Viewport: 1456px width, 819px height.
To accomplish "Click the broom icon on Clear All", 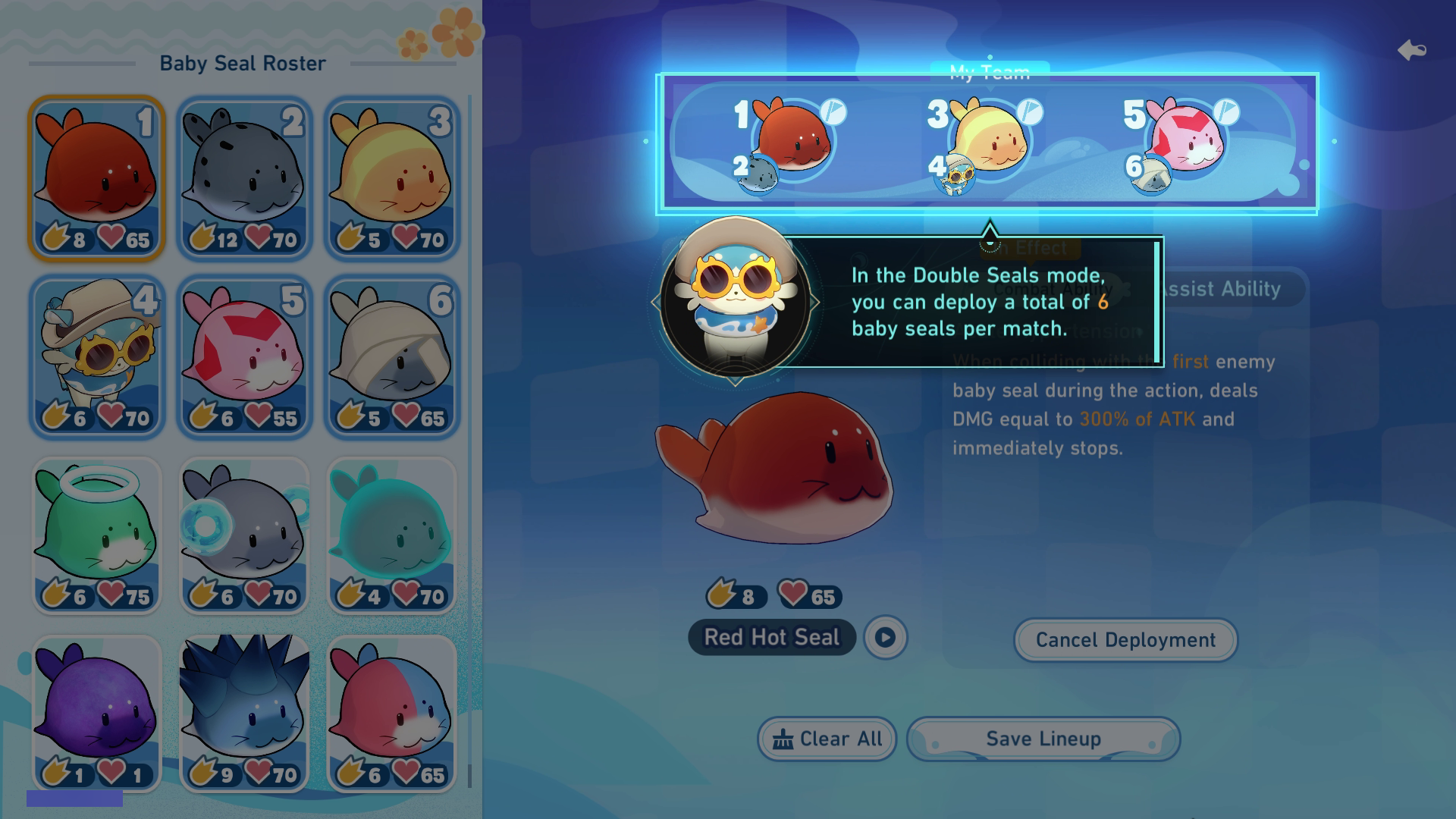I will 782,739.
